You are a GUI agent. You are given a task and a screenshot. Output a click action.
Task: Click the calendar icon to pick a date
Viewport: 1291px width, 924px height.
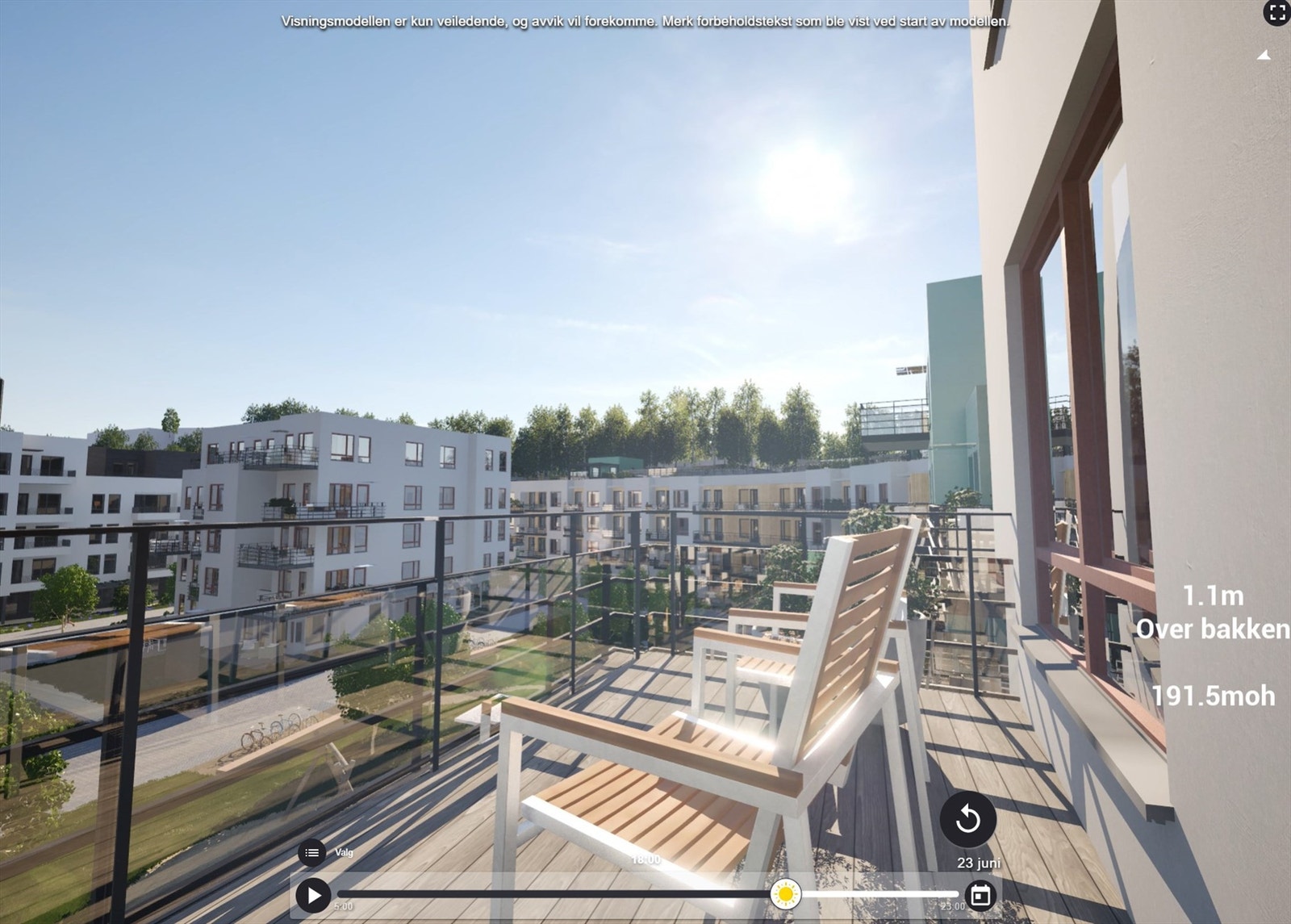tap(980, 896)
